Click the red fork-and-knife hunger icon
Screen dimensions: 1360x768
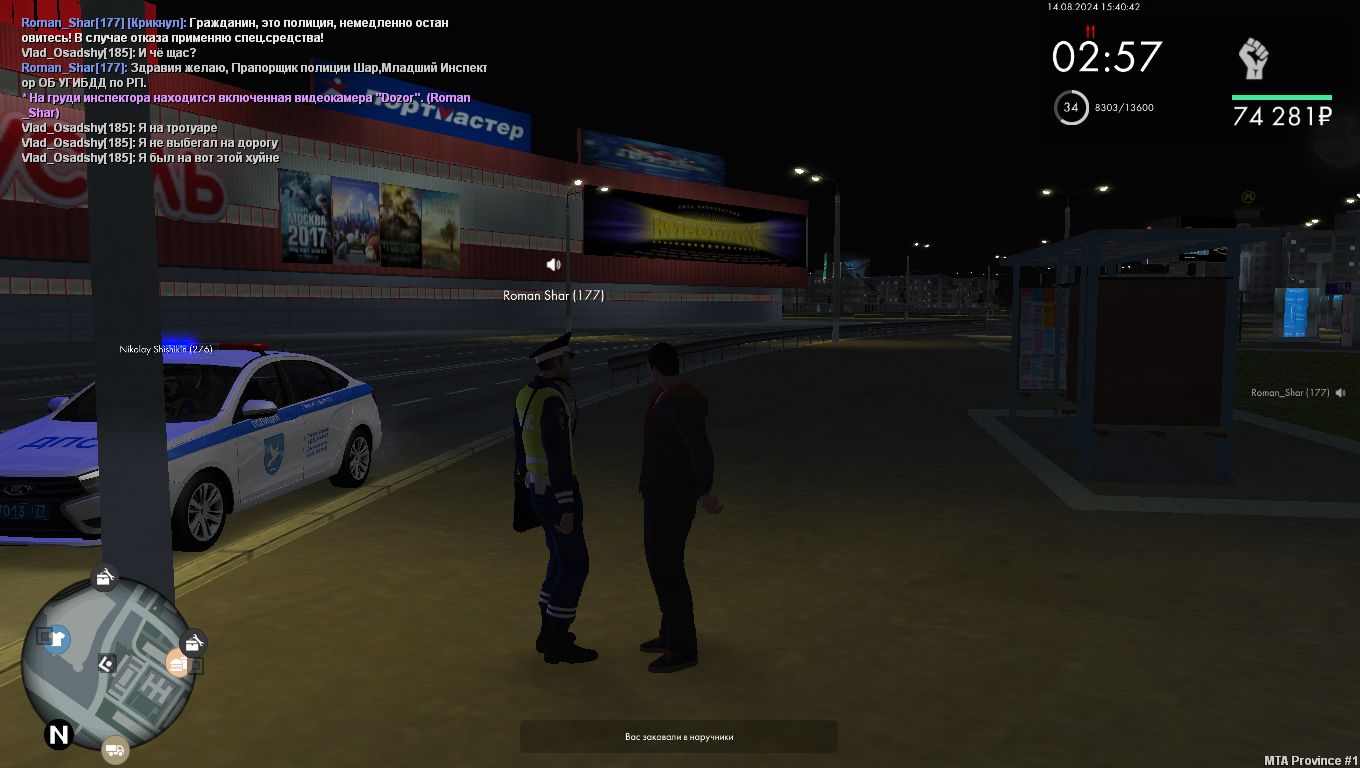pos(1088,31)
